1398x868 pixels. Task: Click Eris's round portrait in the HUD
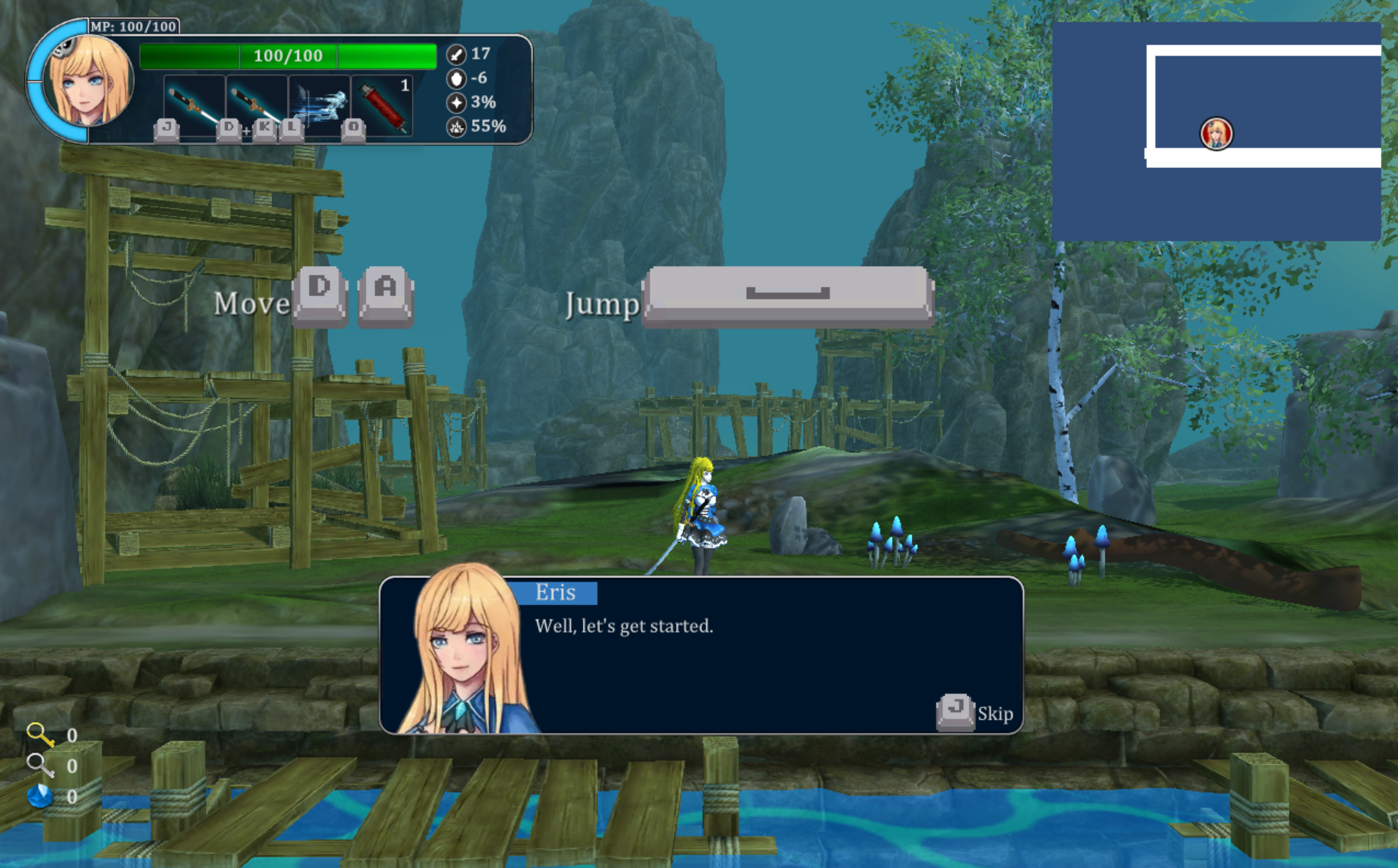(x=87, y=80)
